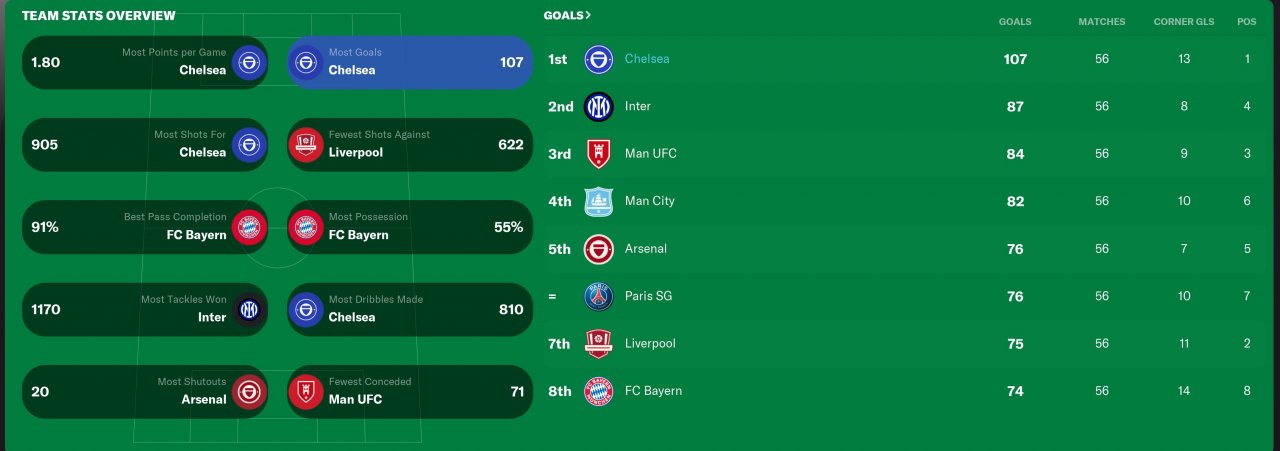
Task: Open the Fewest Conceded Man UFC card
Action: click(x=409, y=392)
